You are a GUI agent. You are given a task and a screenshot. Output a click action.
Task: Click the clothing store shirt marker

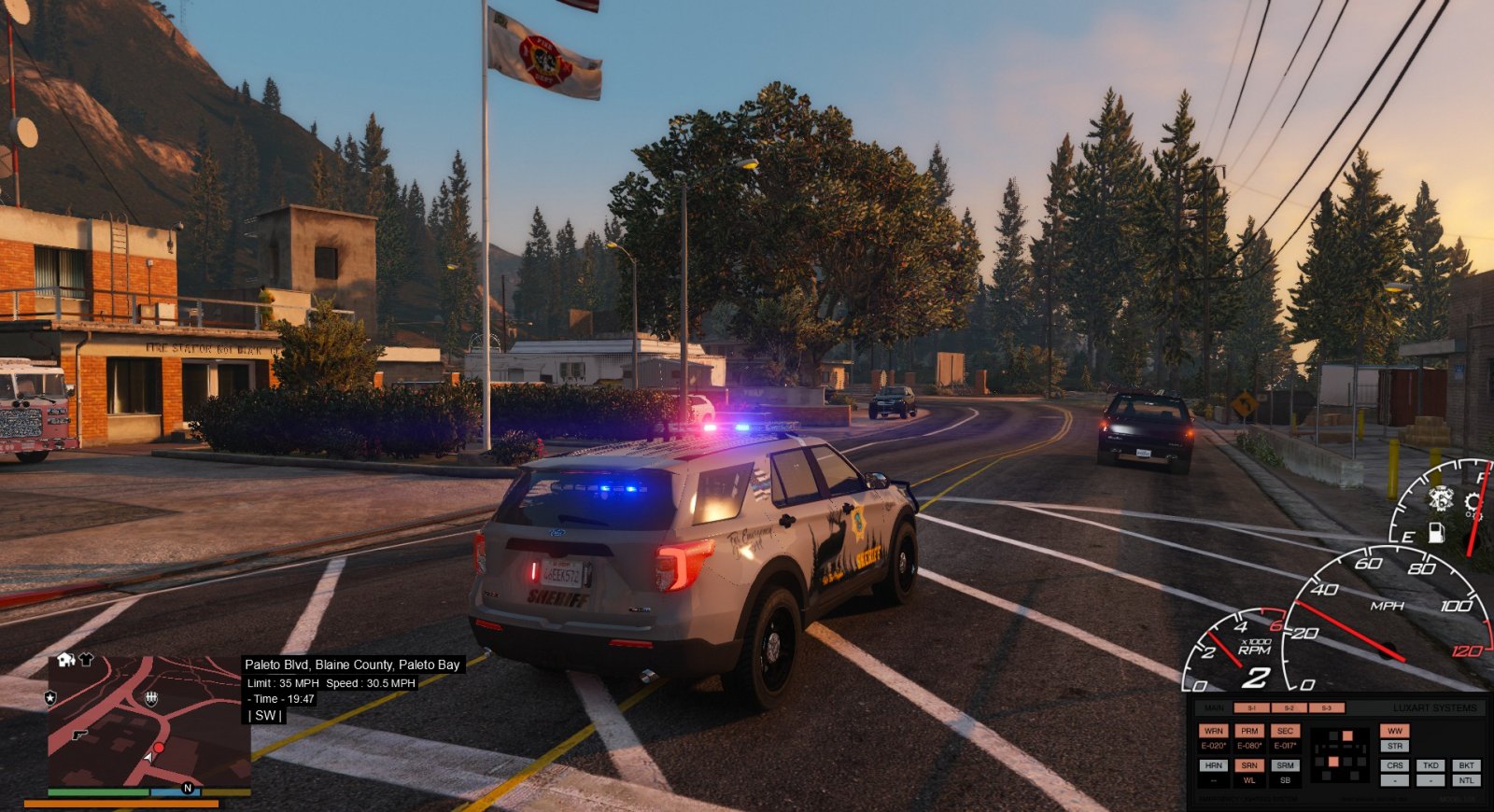[x=86, y=660]
